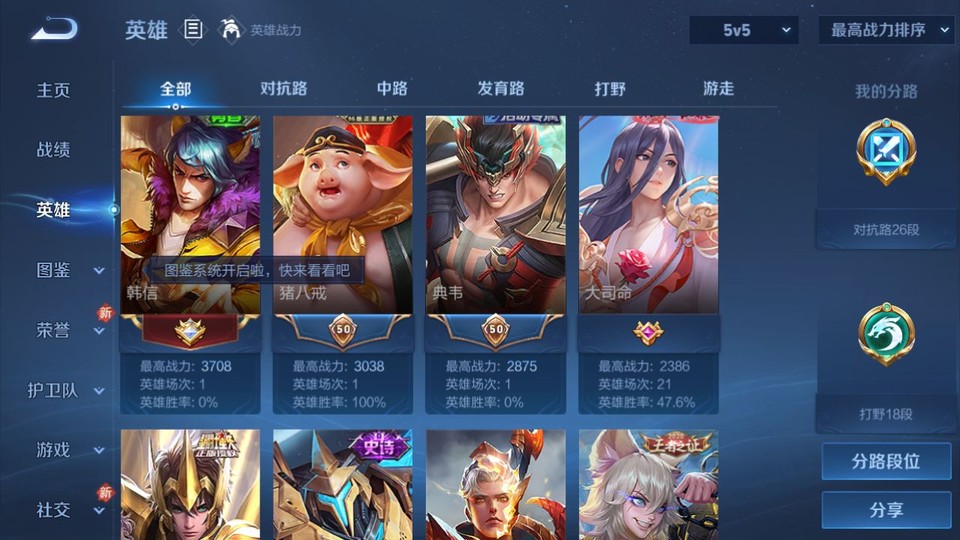
Task: Open the 最高战力排序 sort dropdown
Action: tap(886, 30)
